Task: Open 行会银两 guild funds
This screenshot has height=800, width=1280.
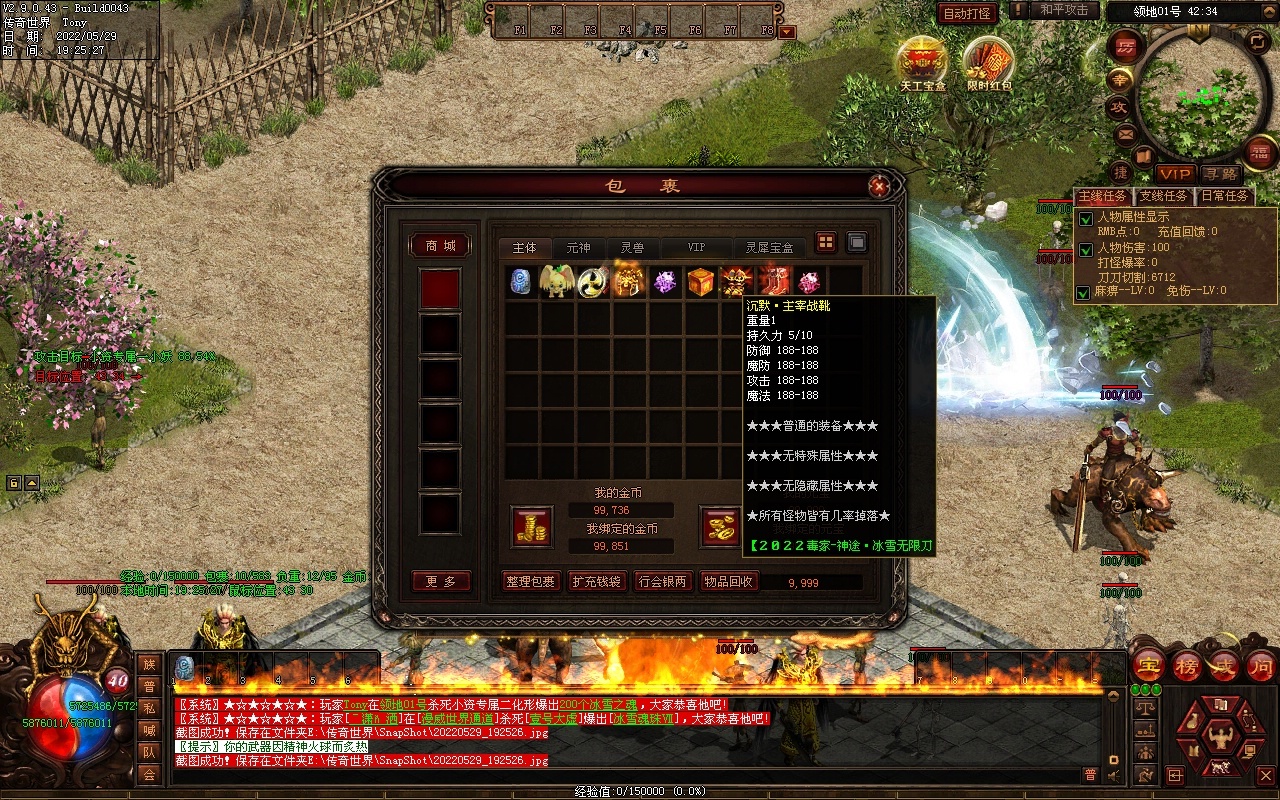Action: pos(663,582)
